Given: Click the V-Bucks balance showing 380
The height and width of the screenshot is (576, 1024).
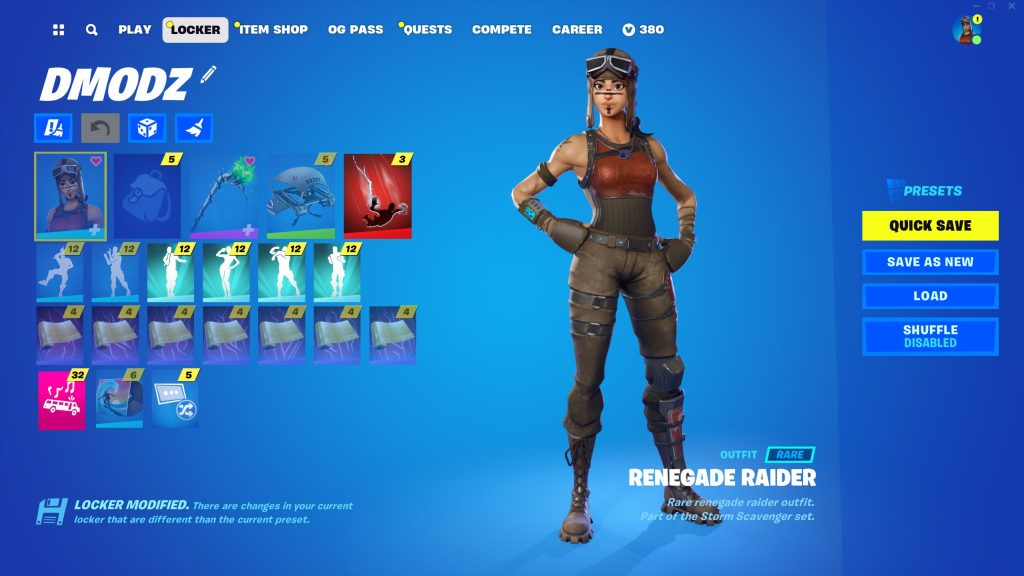Looking at the screenshot, I should [643, 30].
